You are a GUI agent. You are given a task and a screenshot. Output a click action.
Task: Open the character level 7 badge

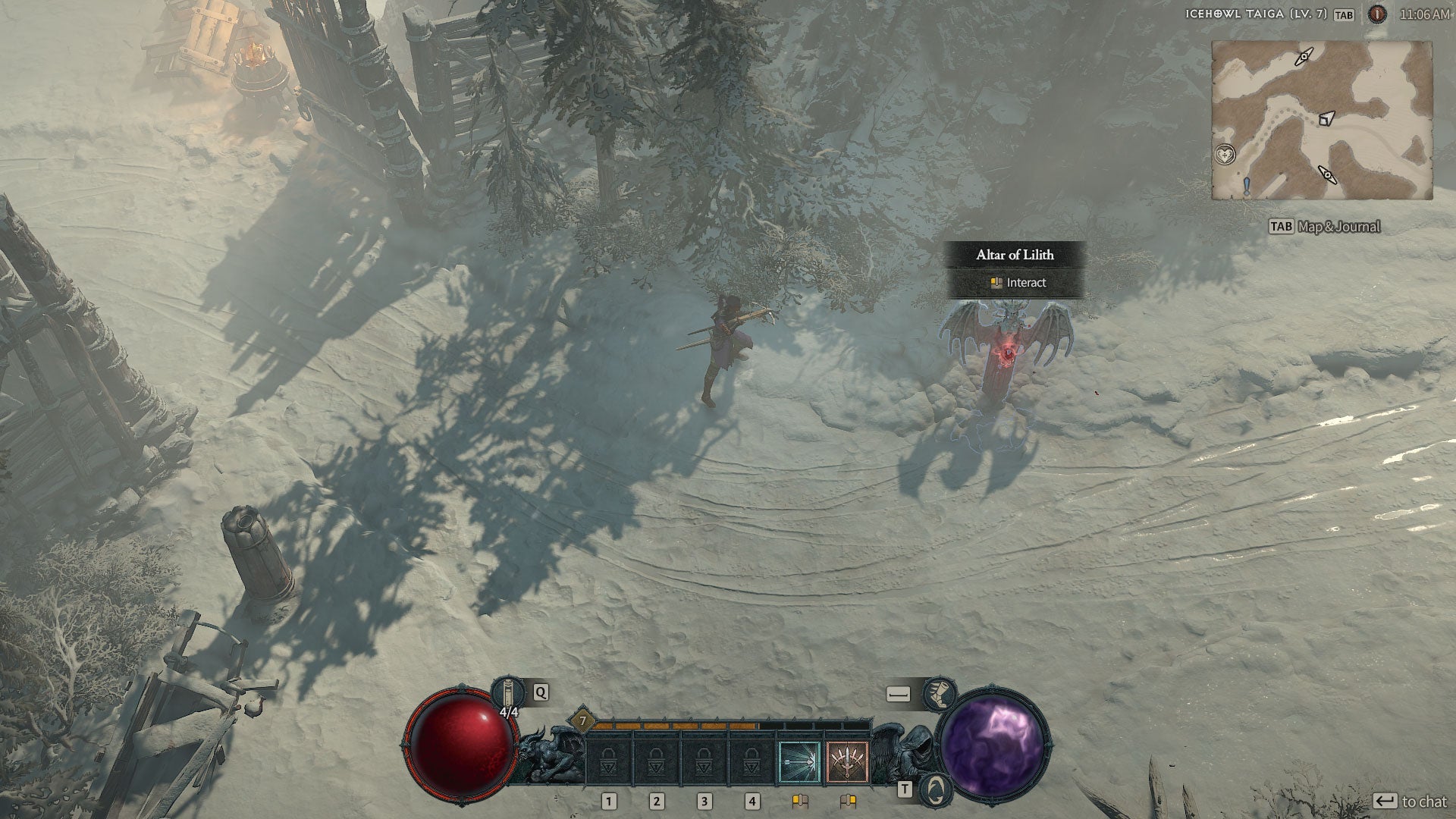pos(582,720)
